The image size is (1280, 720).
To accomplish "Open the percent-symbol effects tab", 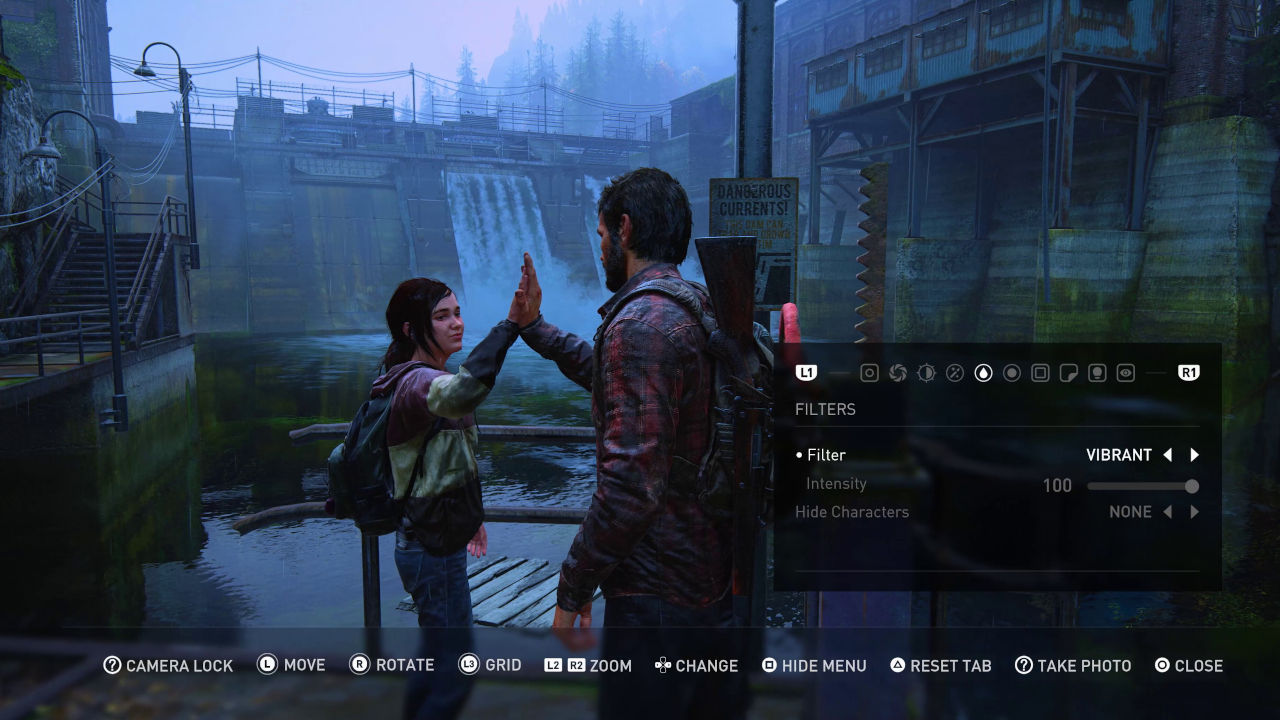I will (x=955, y=373).
